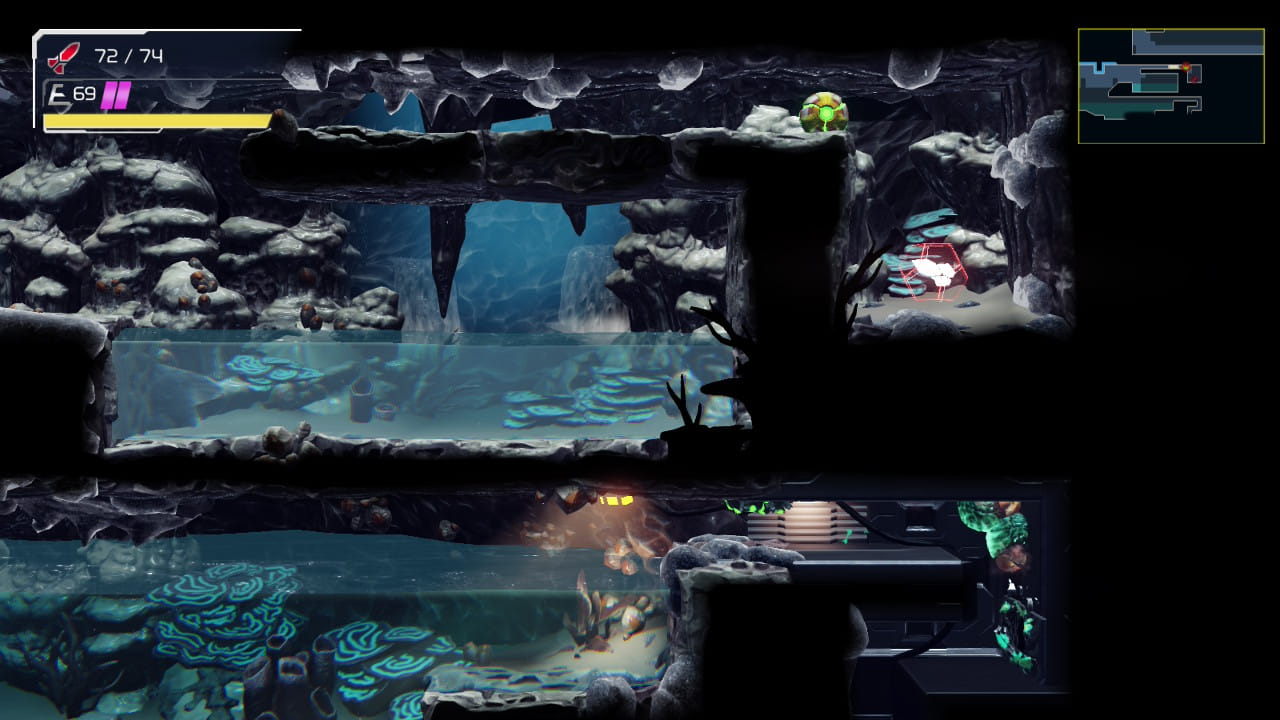Click the submerged barrel in the water tank
Viewport: 1280px width, 720px height.
click(x=361, y=399)
